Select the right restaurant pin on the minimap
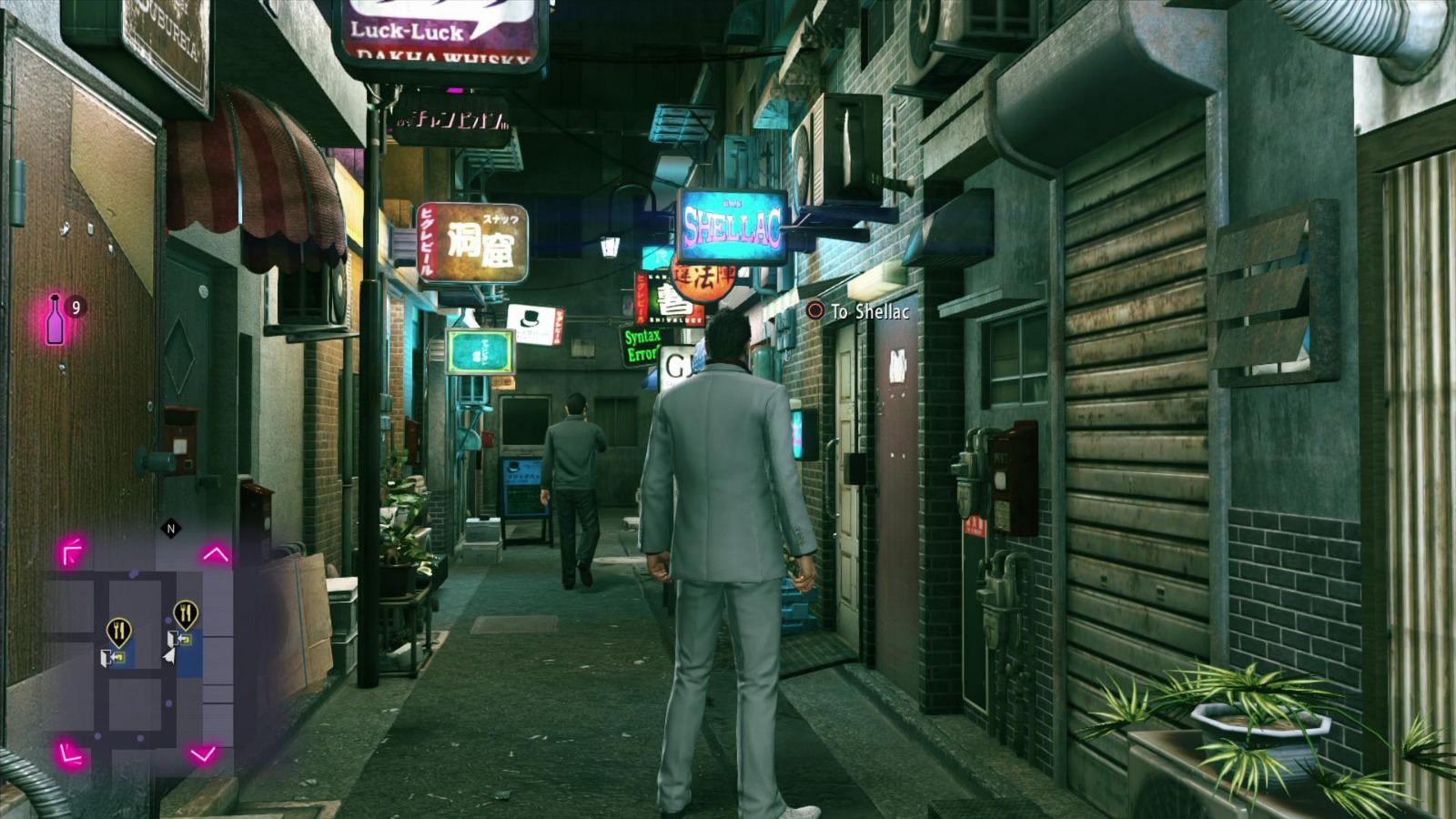 187,612
